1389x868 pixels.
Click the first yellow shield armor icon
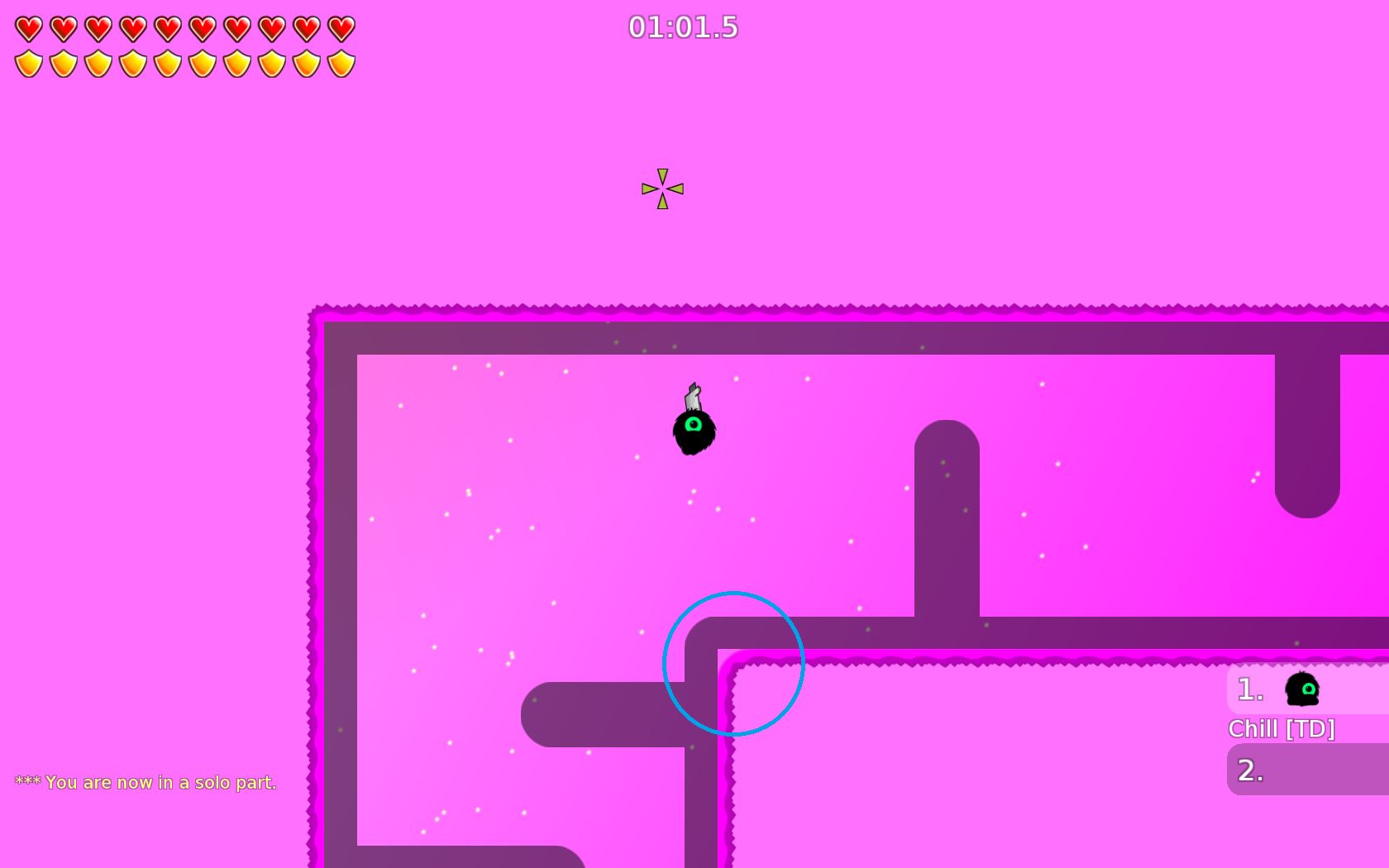(x=27, y=64)
